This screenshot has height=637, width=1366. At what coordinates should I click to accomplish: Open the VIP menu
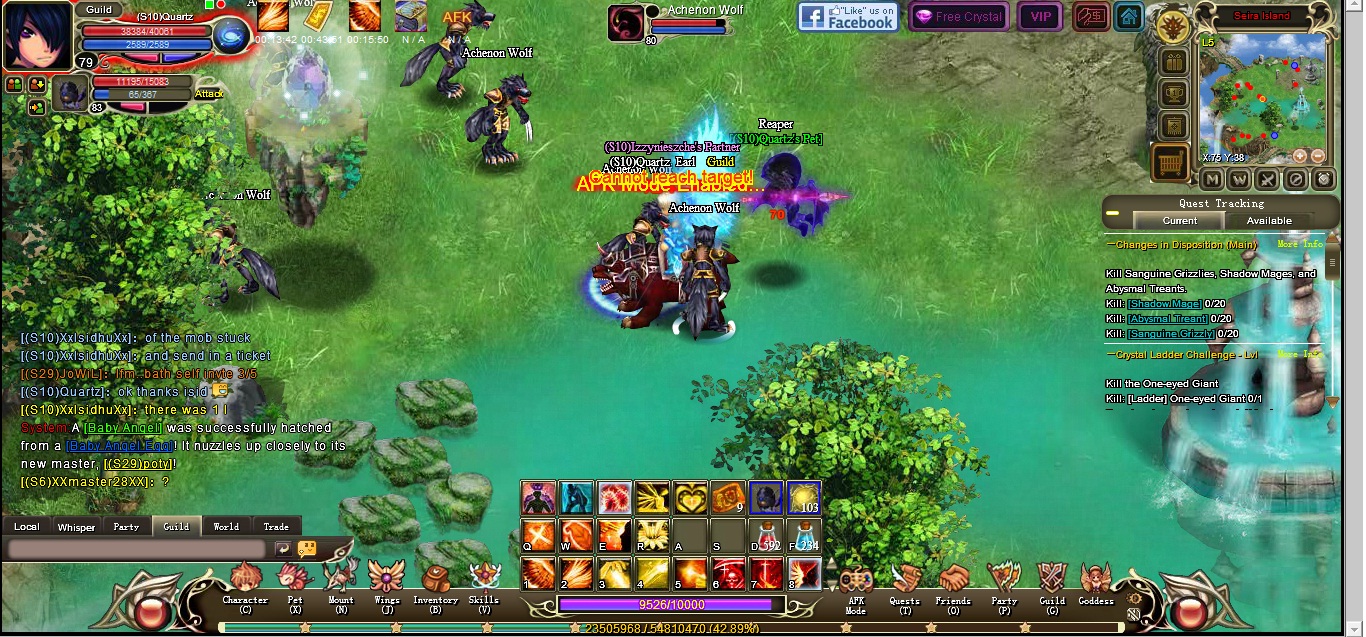tap(1040, 16)
